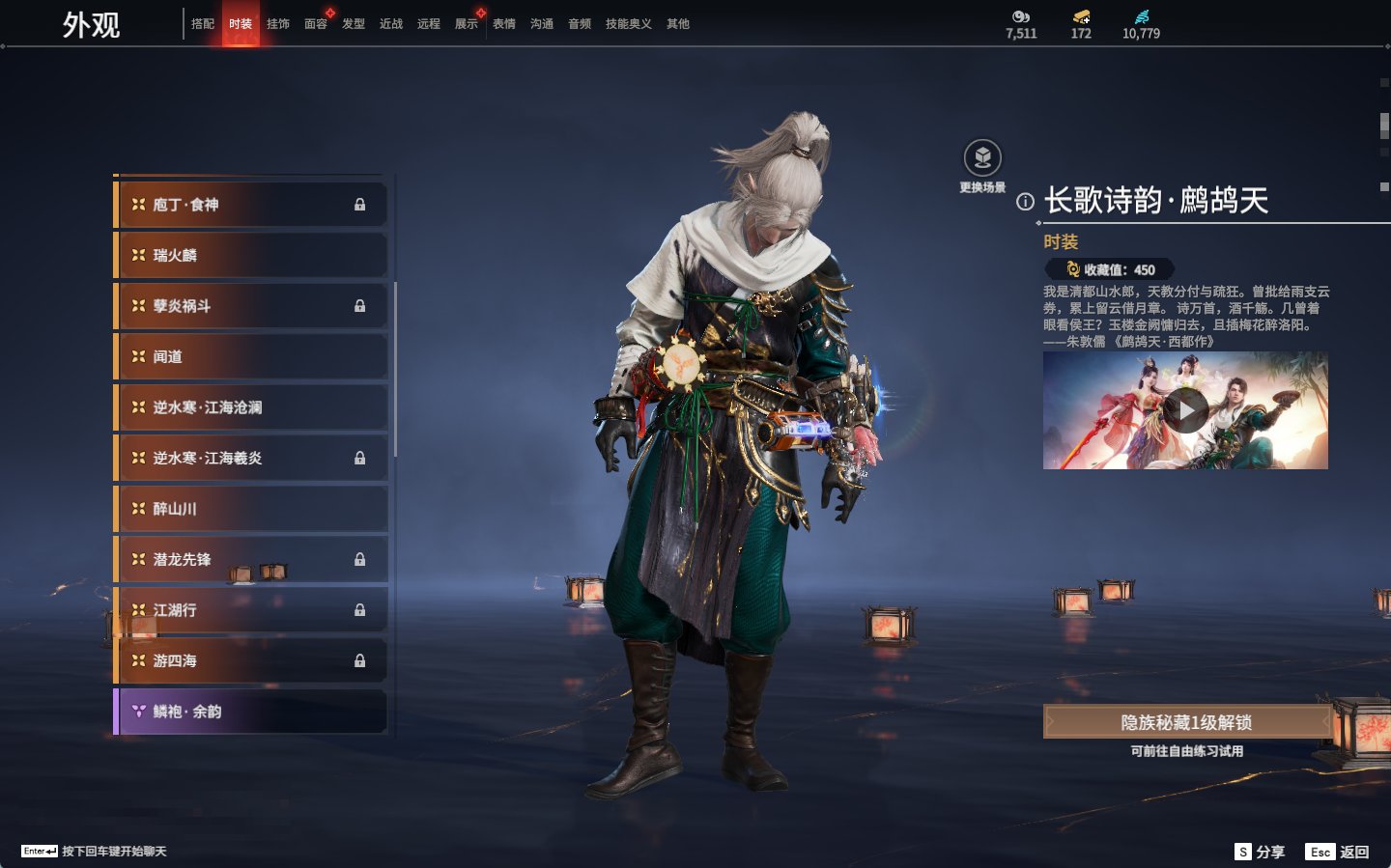The image size is (1391, 868).
Task: Select the locked 潜龙先锋 outfit
Action: [251, 559]
